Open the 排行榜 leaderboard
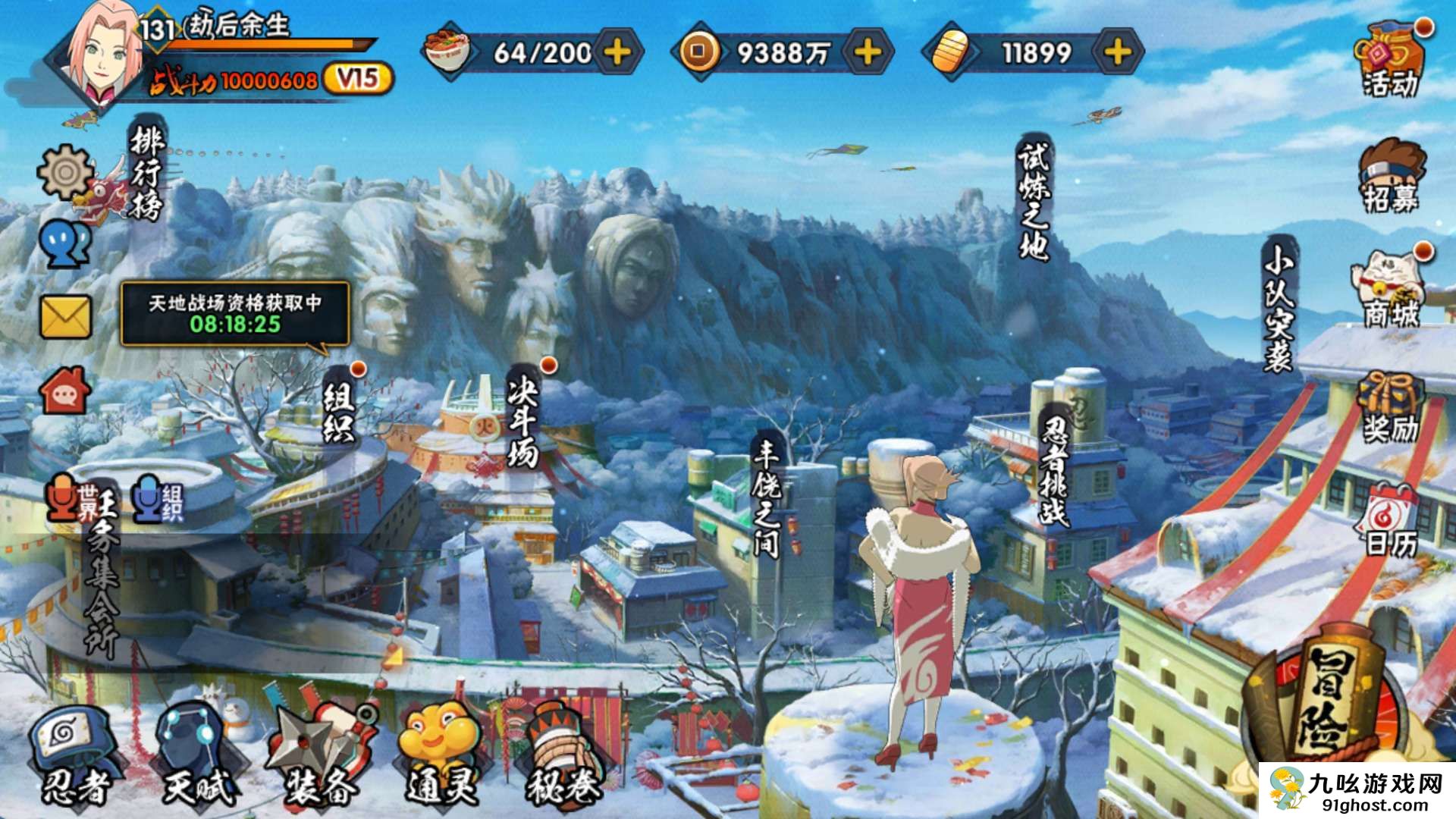The image size is (1456, 819). tap(146, 174)
